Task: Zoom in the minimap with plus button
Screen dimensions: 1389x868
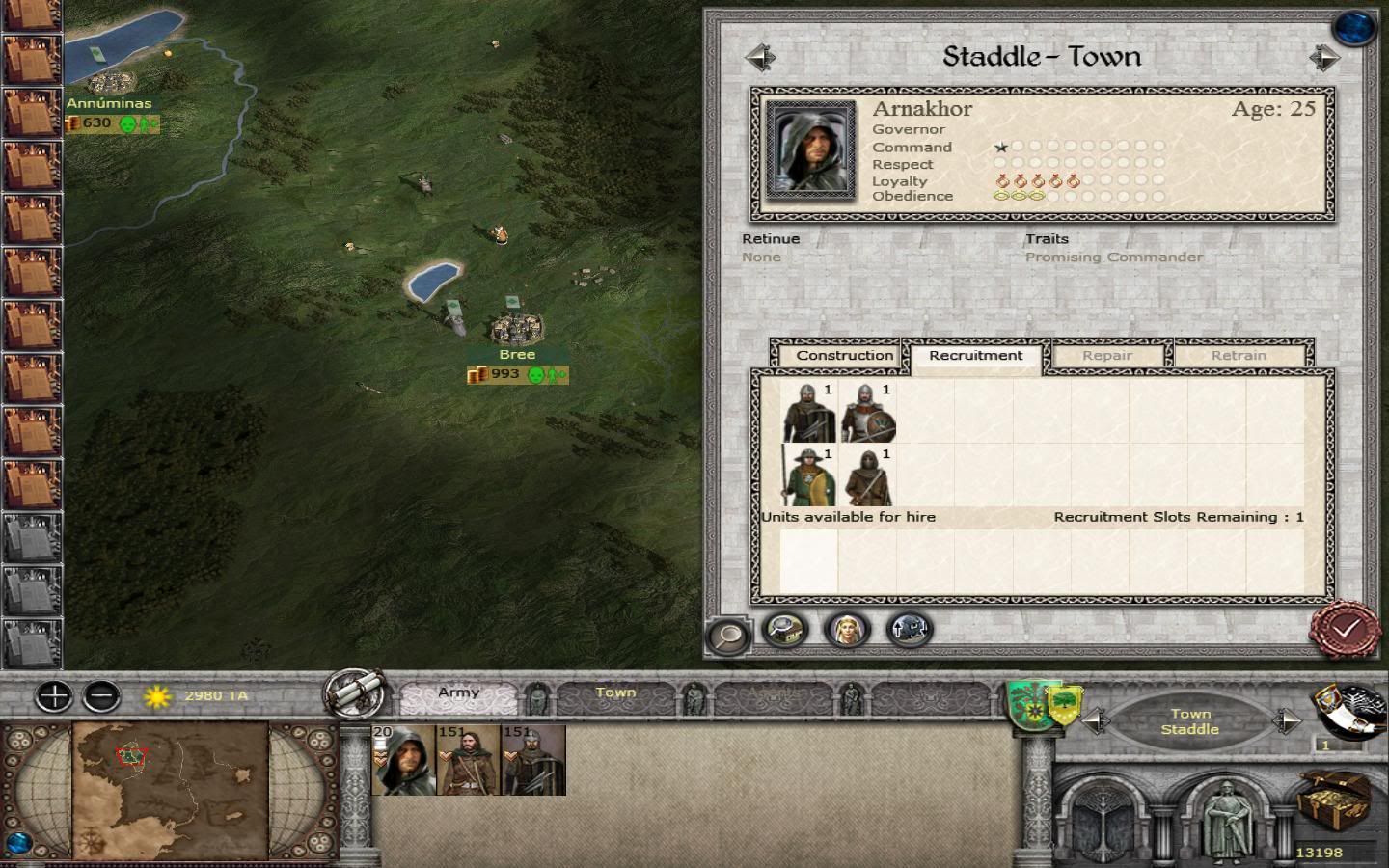Action: 54,695
